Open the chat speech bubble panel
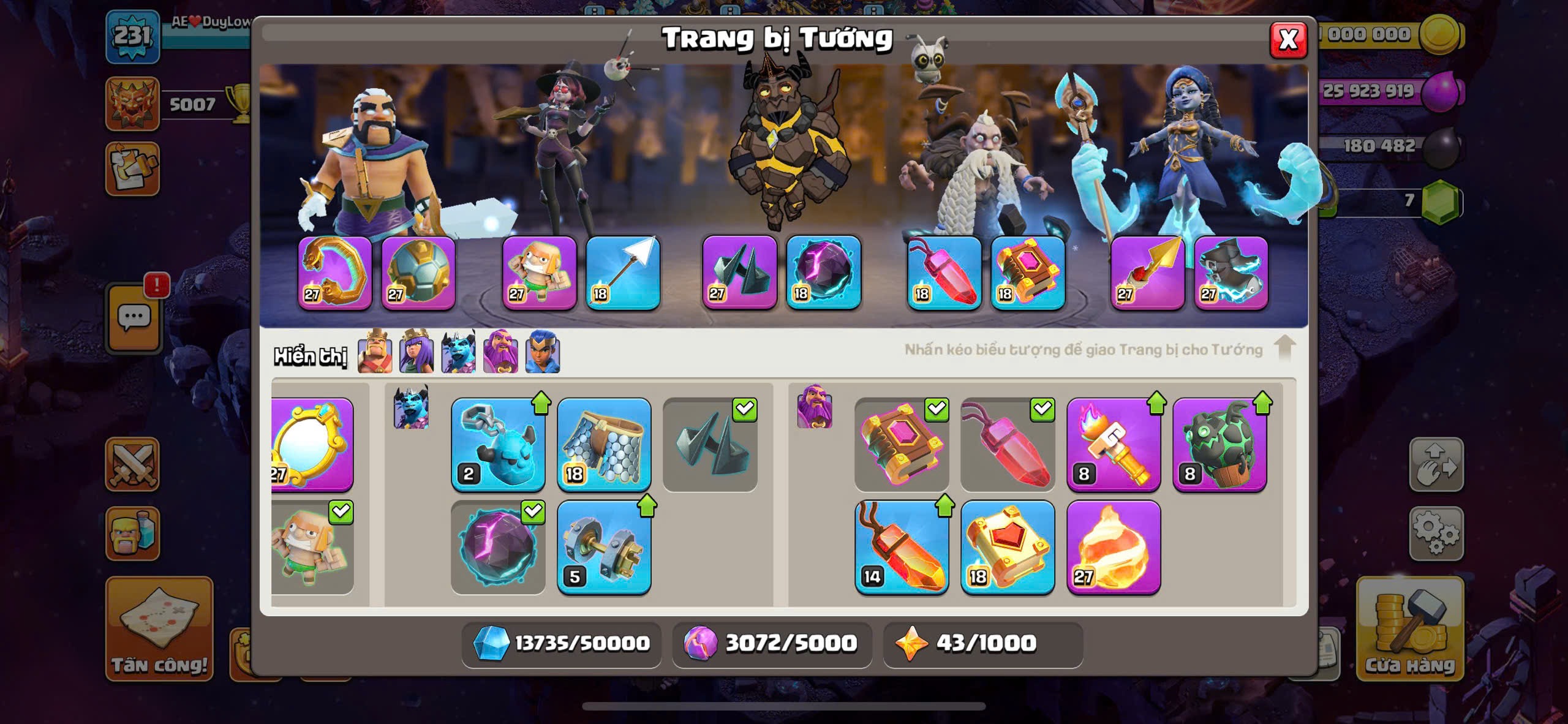The image size is (1568, 724). [134, 319]
